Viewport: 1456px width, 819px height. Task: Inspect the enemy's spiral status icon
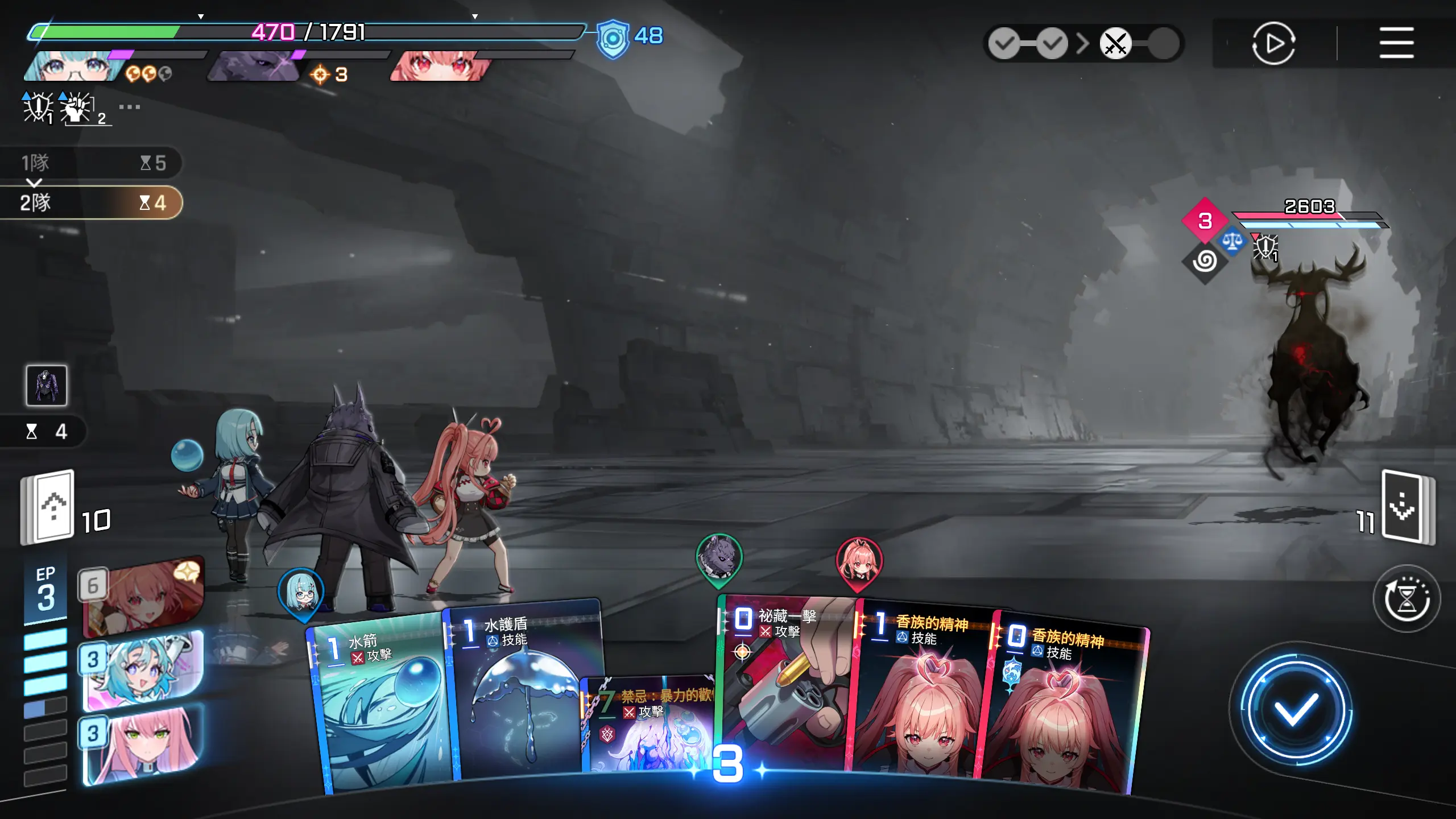[x=1205, y=261]
